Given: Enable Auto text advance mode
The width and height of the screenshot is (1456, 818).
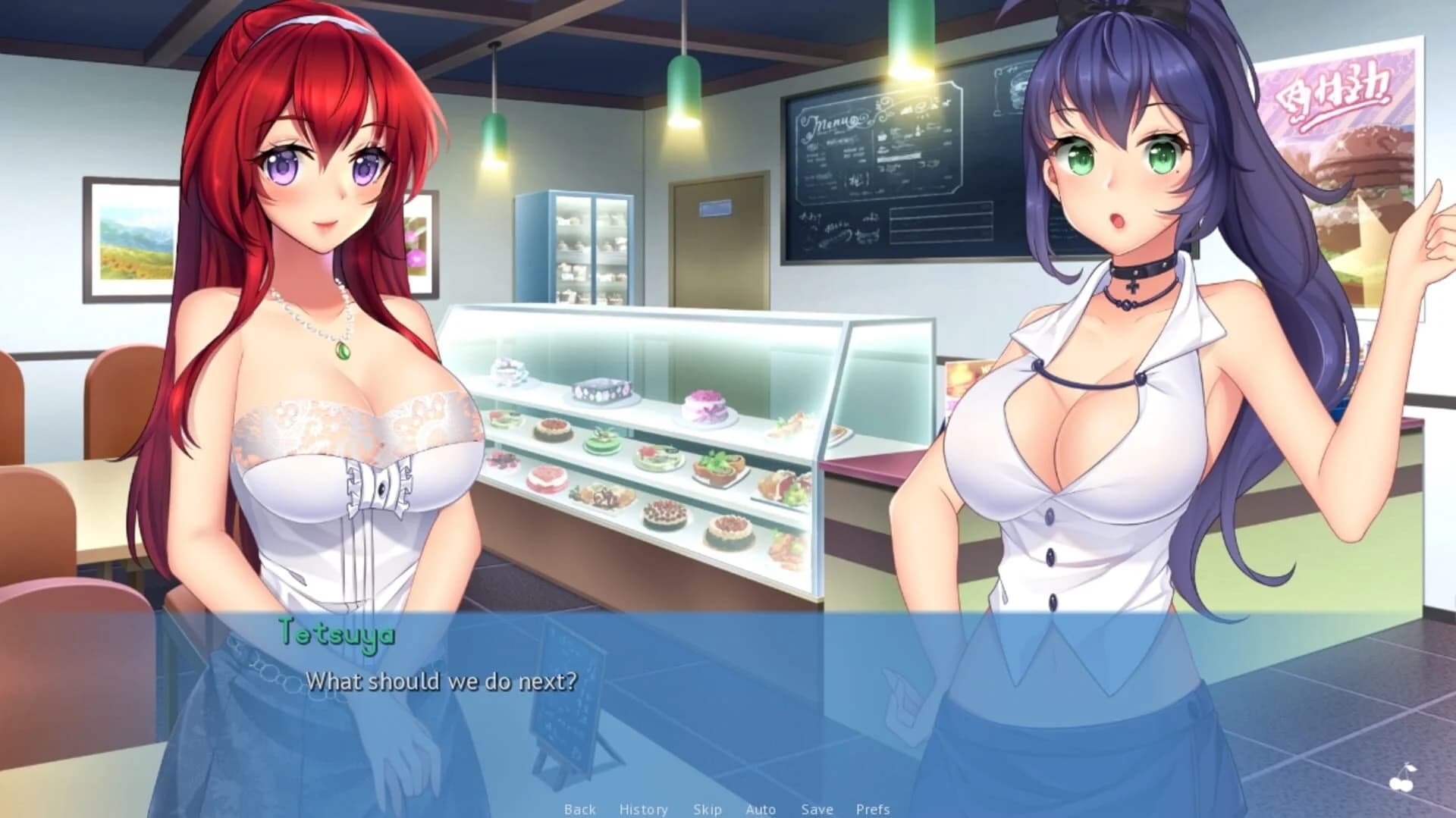Looking at the screenshot, I should 761,809.
